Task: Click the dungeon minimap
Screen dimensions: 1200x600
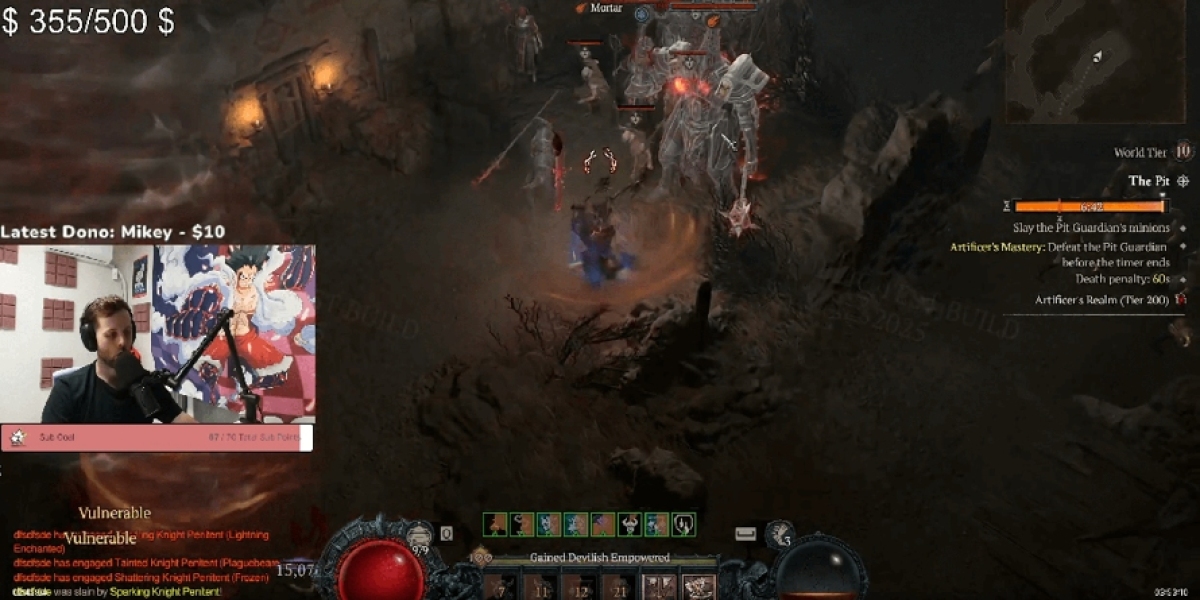Action: [1093, 60]
